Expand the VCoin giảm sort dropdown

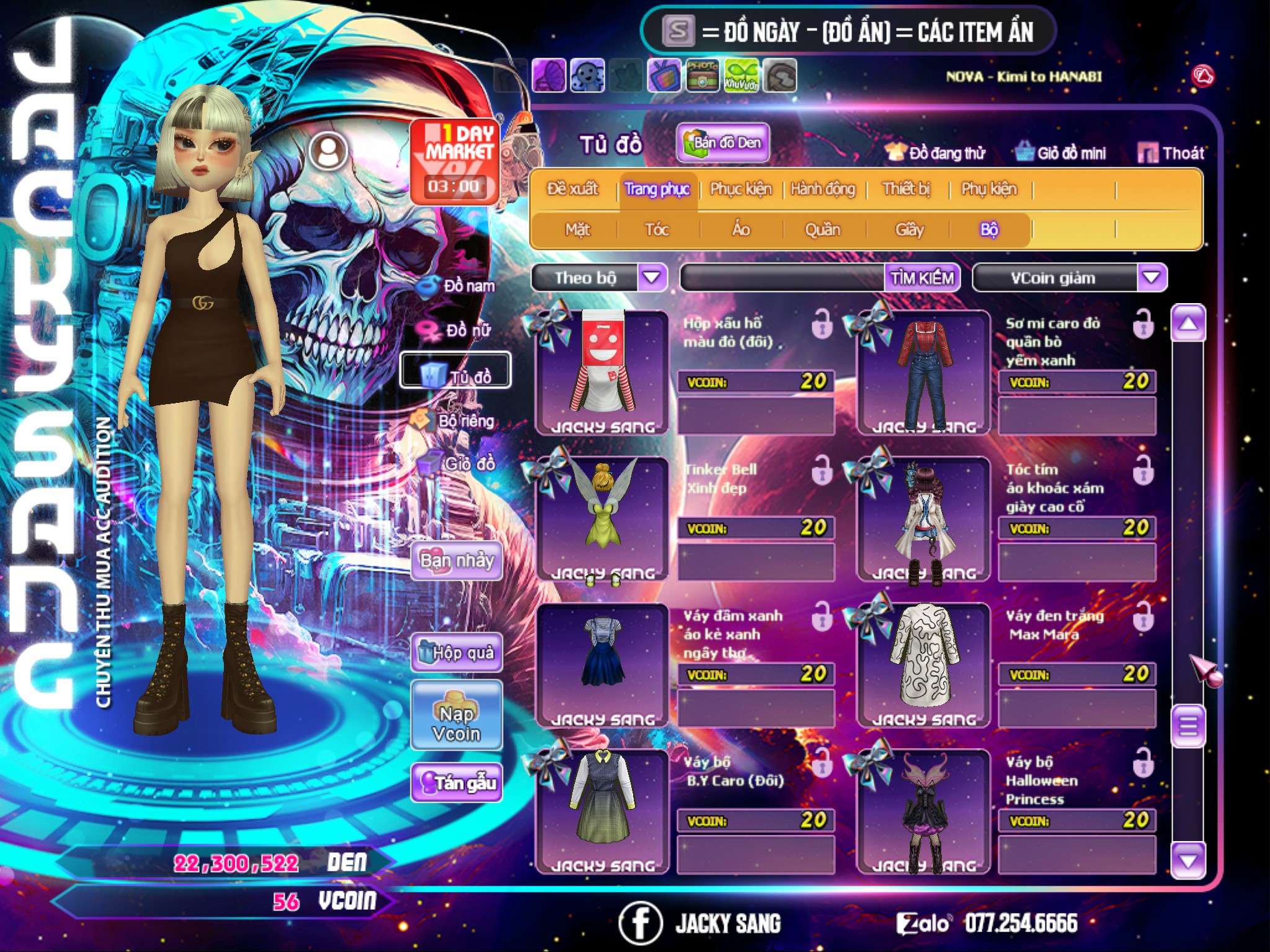click(x=1152, y=278)
